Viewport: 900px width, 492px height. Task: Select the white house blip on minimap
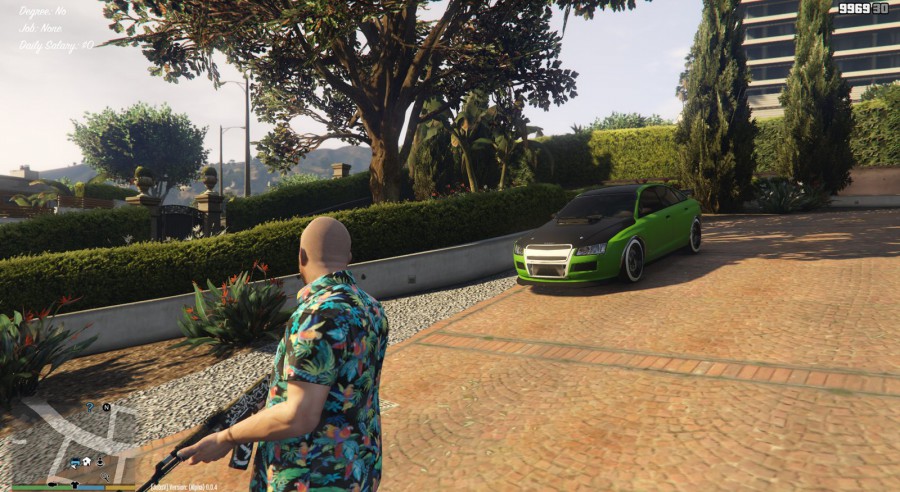(x=88, y=462)
